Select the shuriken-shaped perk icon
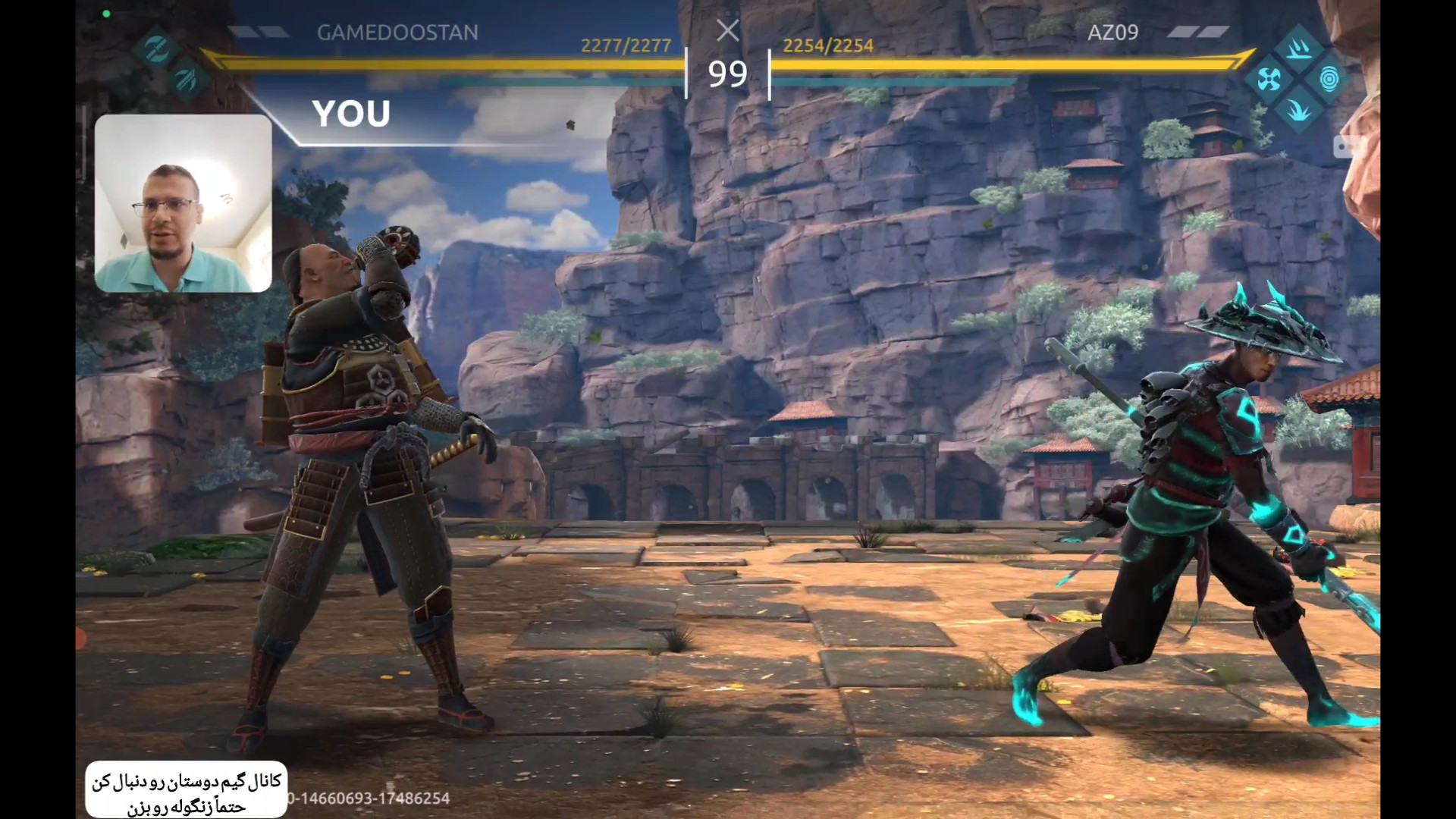 pos(1269,79)
